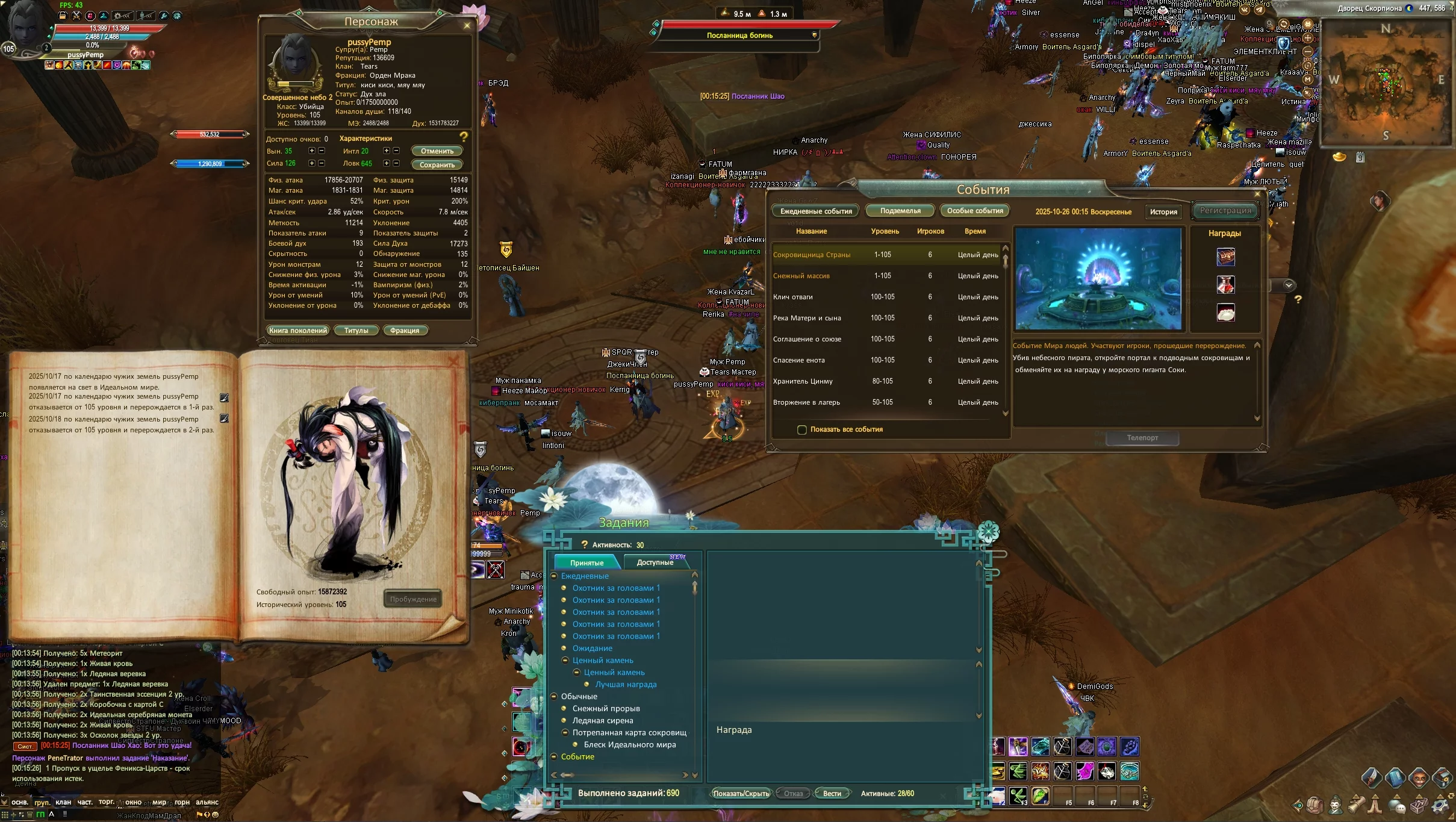The width and height of the screenshot is (1456, 822).
Task: Toggle the Показать все события checkbox
Action: tap(802, 430)
